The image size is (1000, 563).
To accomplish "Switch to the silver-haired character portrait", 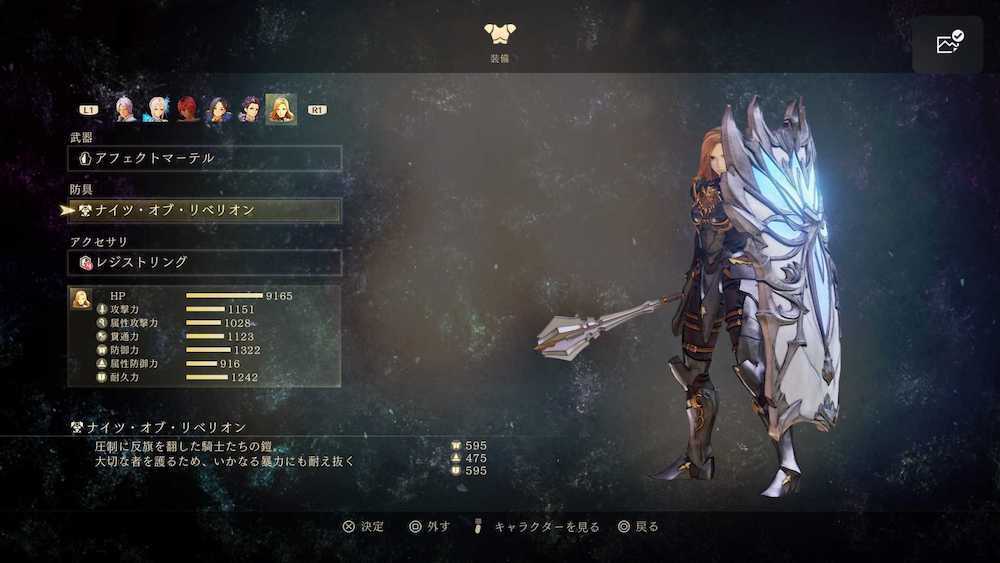I will [125, 109].
